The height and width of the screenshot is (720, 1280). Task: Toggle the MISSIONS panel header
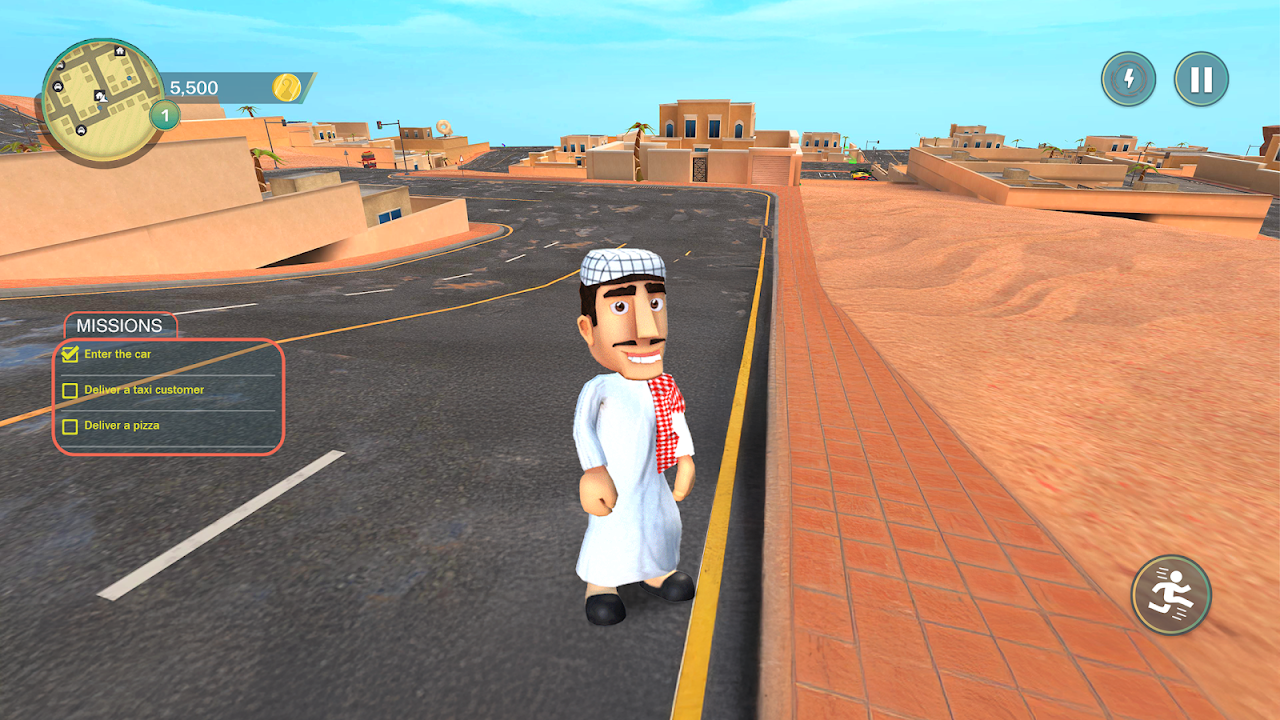pyautogui.click(x=120, y=326)
